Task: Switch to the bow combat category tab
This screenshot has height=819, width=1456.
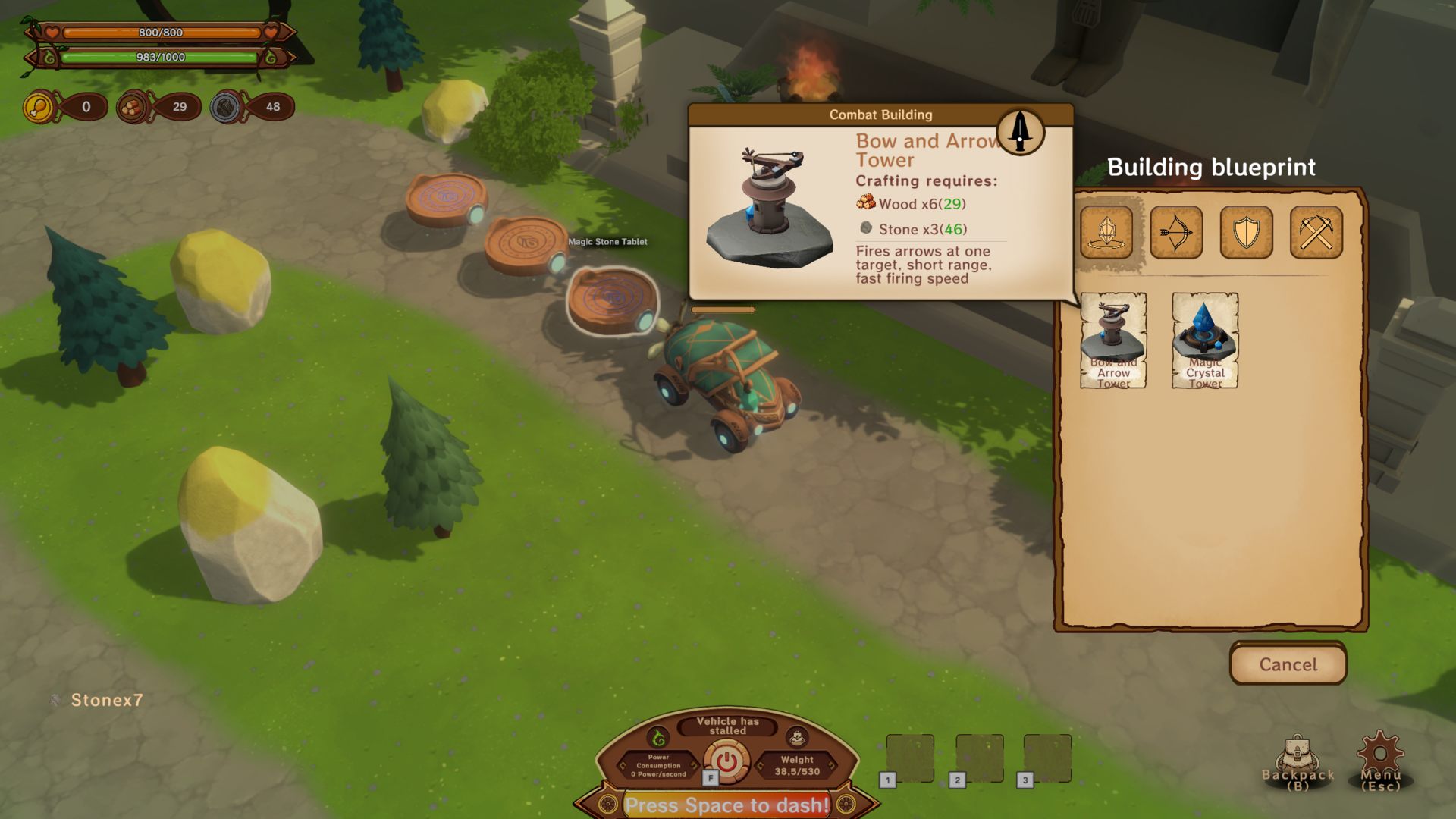Action: coord(1176,232)
